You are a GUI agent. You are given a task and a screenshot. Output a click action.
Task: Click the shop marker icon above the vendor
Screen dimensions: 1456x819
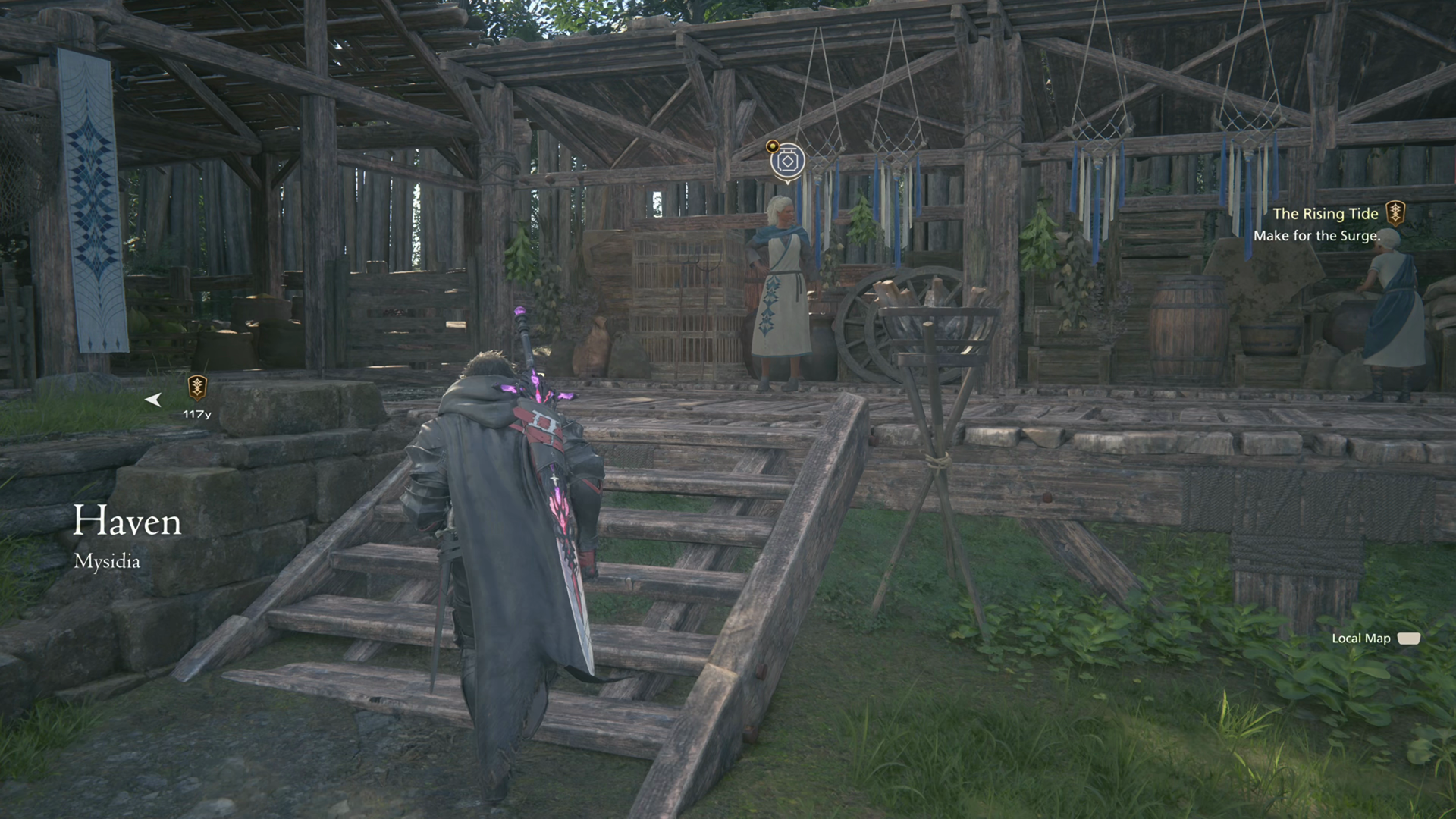(x=787, y=162)
